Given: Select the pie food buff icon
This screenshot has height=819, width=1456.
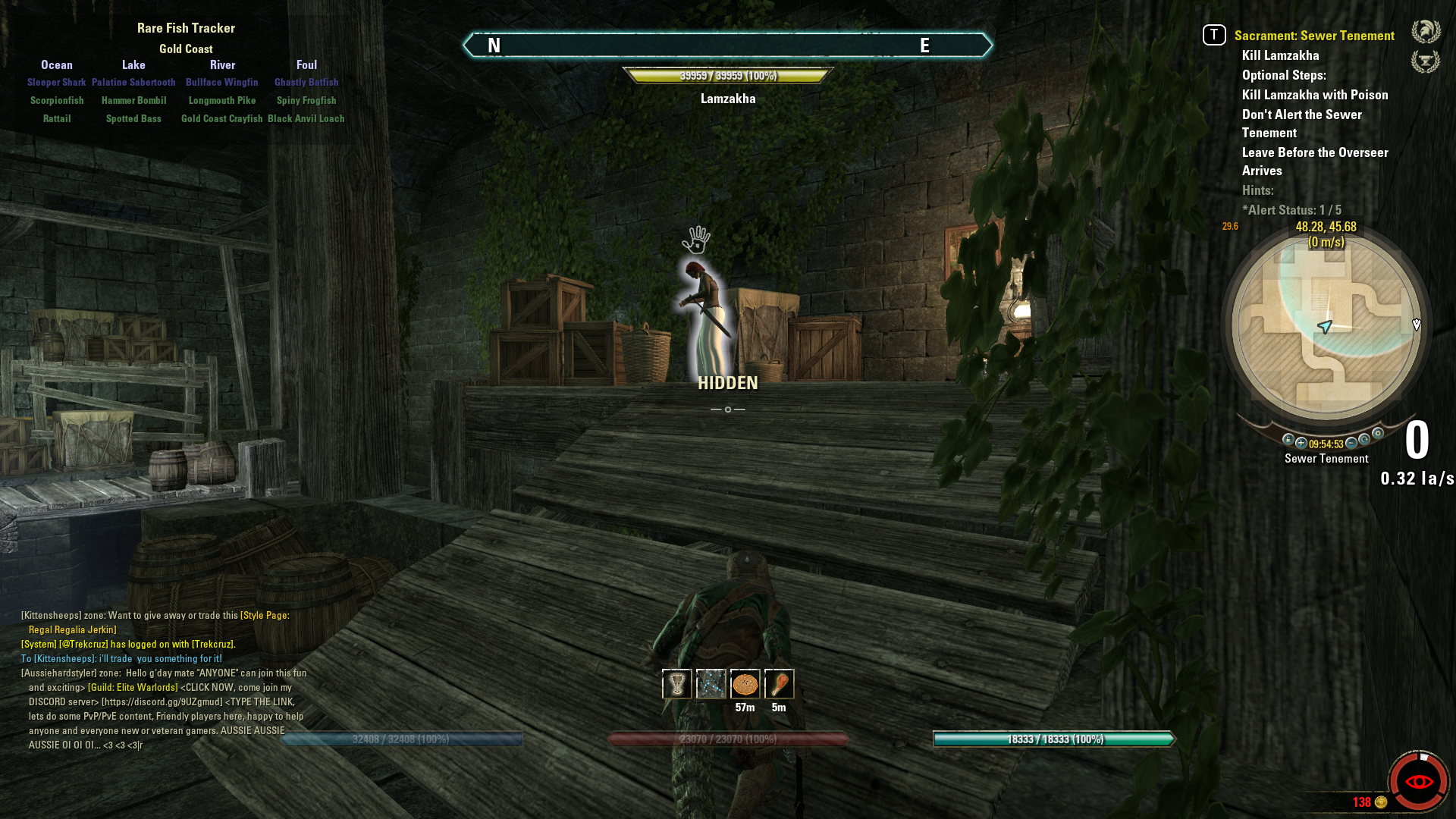Looking at the screenshot, I should tap(745, 684).
